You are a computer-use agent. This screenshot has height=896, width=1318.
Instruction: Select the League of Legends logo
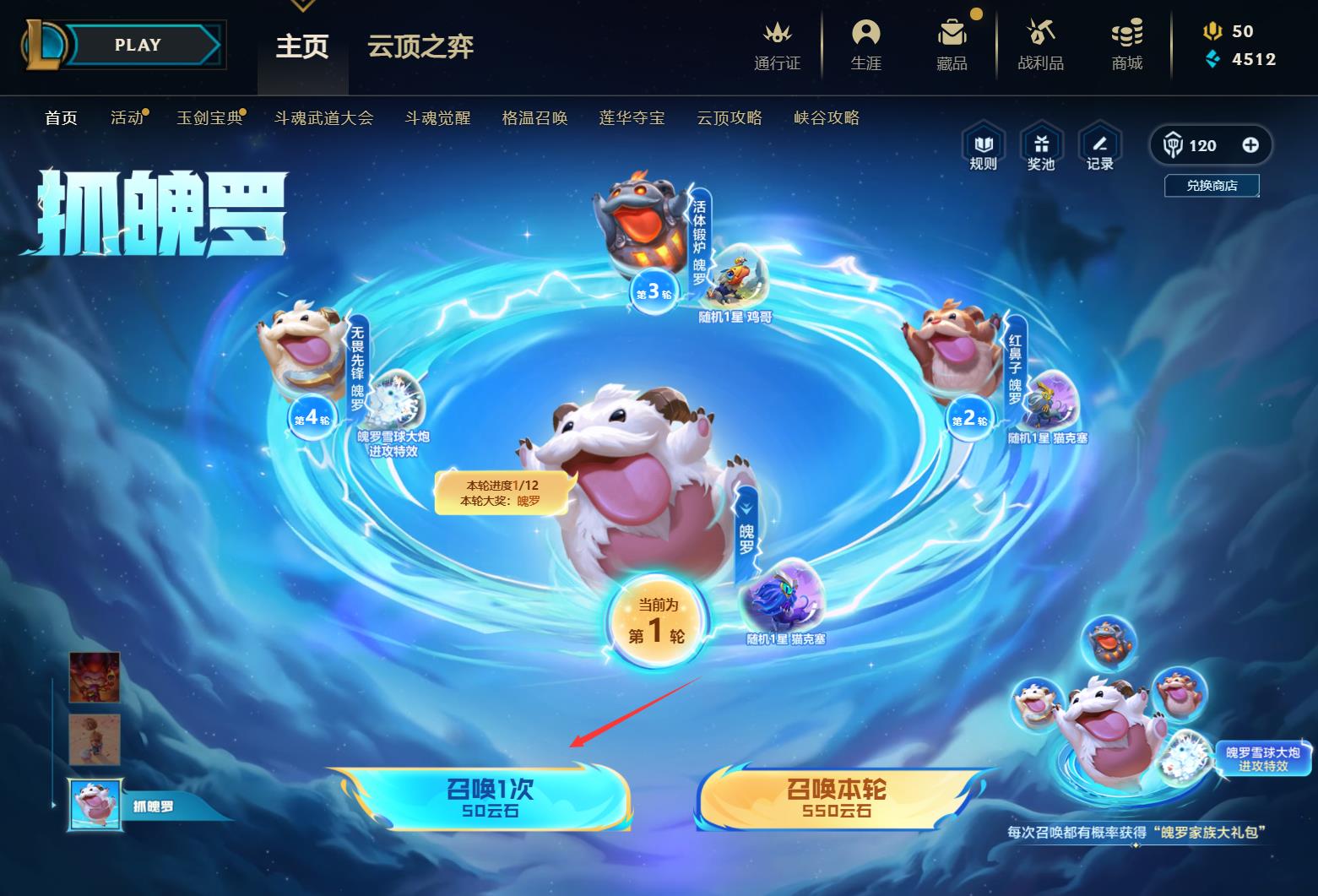(48, 44)
